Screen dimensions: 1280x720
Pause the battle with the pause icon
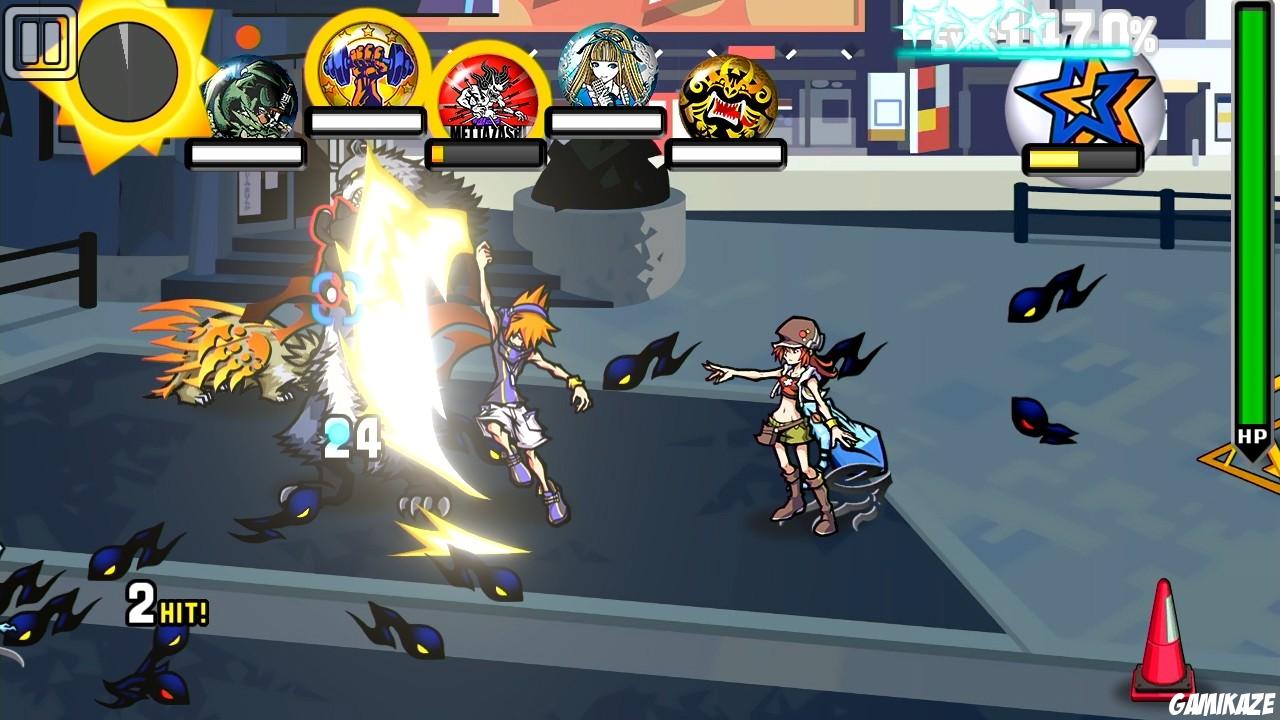point(42,42)
